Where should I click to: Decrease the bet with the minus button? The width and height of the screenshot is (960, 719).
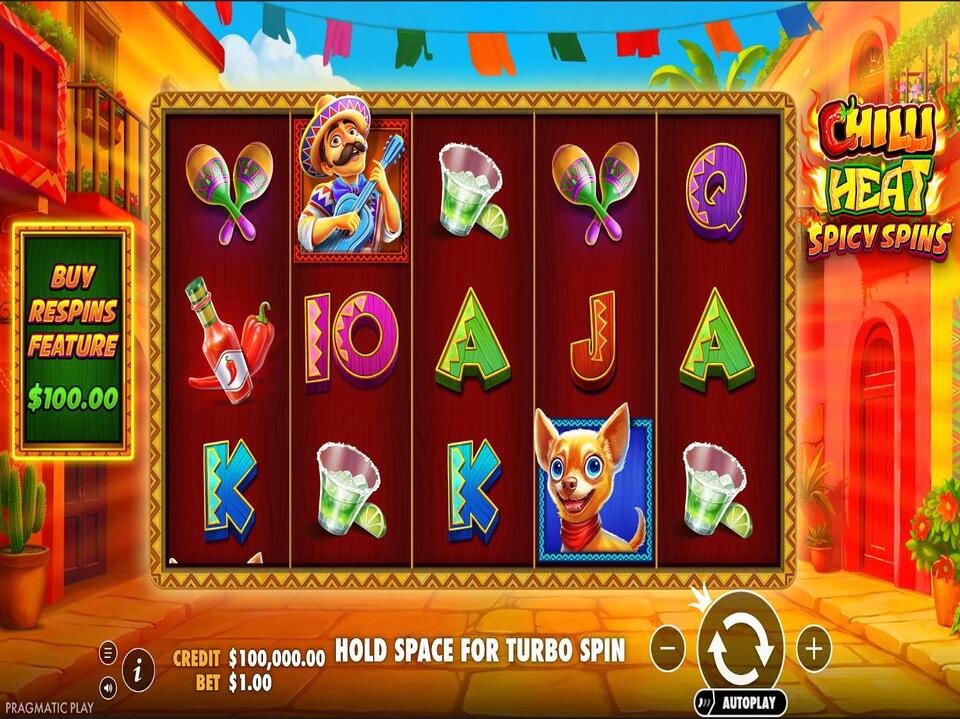[668, 649]
